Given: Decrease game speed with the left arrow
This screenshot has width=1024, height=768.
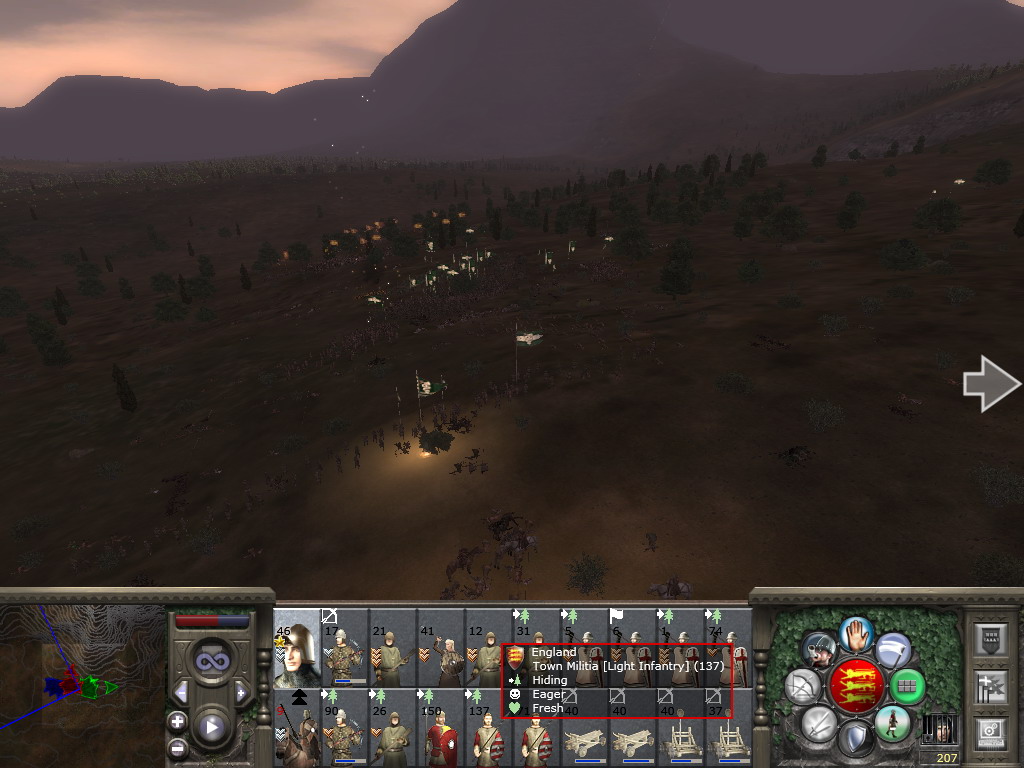Looking at the screenshot, I should point(181,692).
